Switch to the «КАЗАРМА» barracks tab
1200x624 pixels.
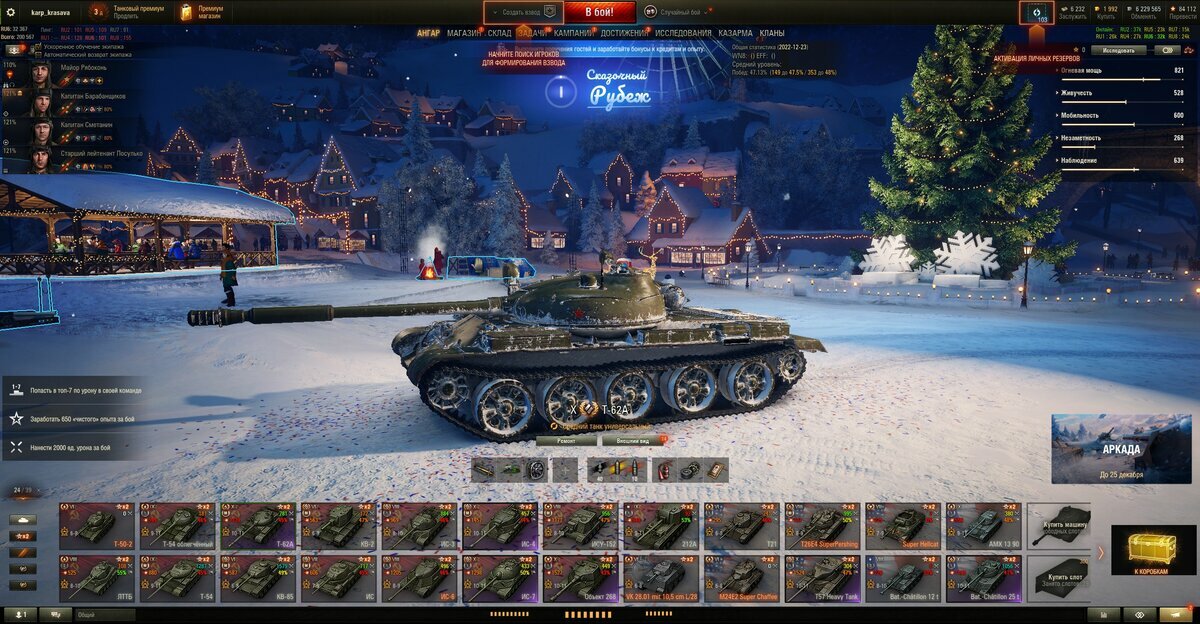[735, 33]
